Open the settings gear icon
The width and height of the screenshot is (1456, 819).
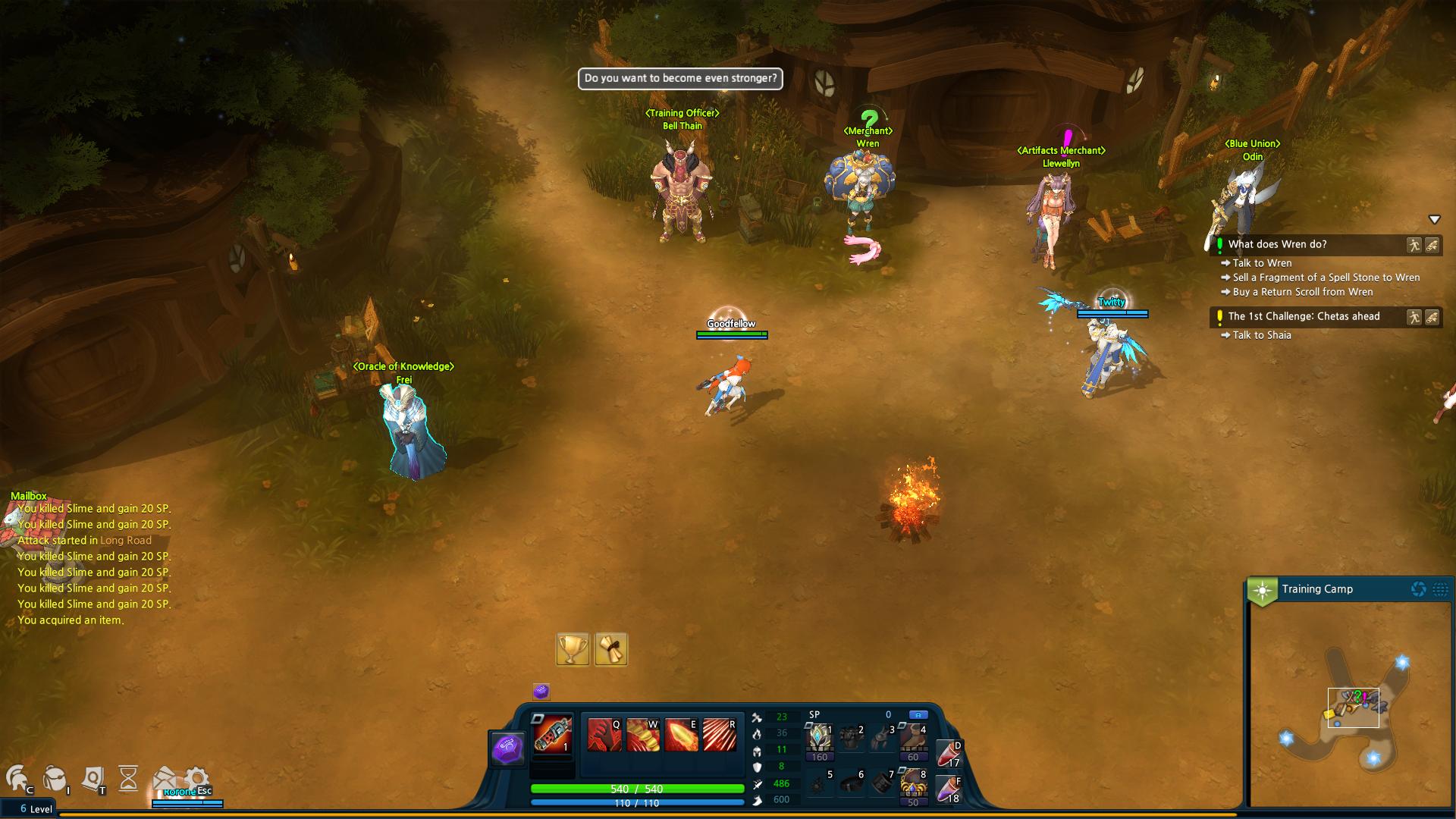[x=196, y=778]
